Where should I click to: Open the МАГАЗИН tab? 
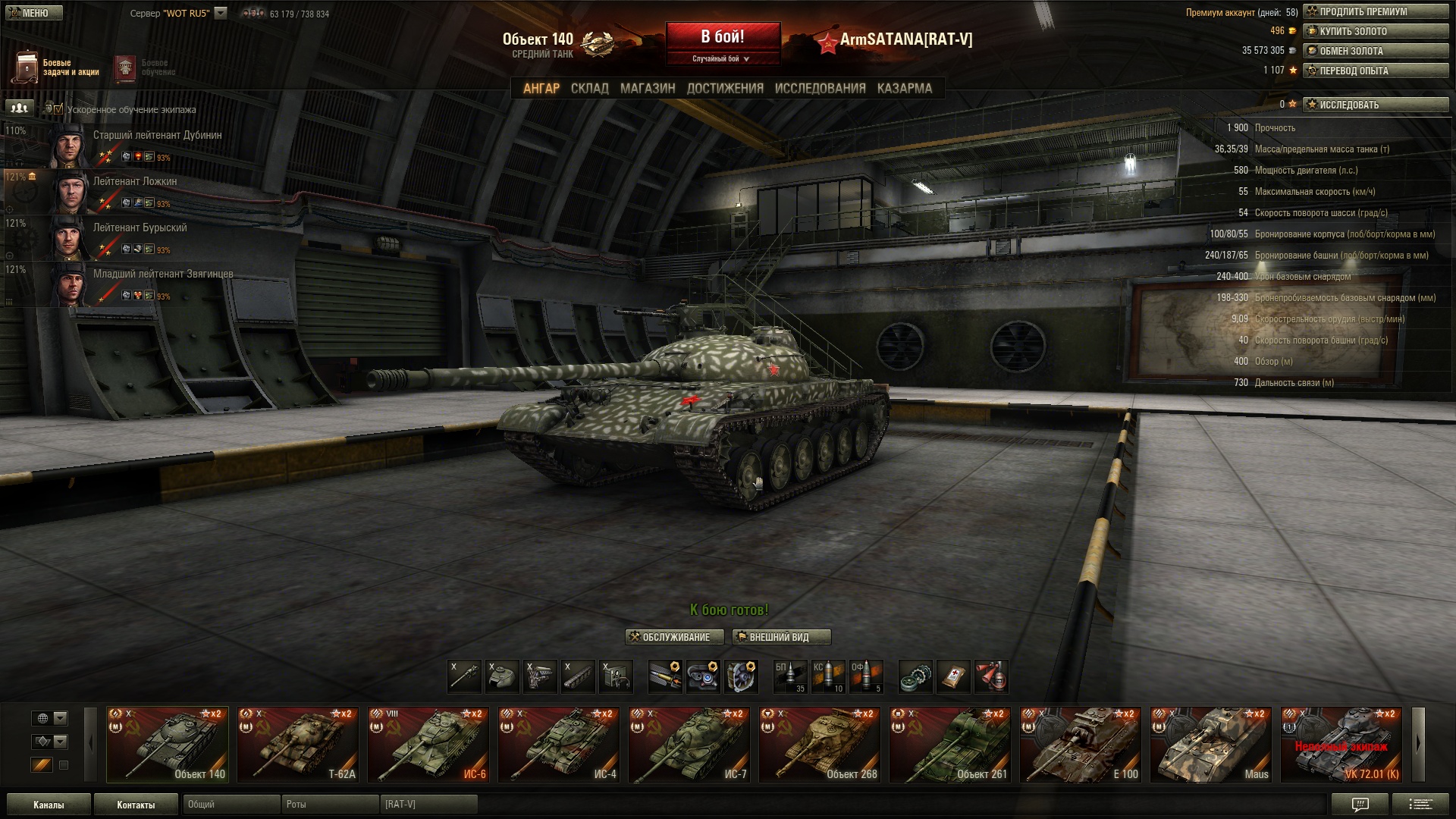tap(648, 89)
